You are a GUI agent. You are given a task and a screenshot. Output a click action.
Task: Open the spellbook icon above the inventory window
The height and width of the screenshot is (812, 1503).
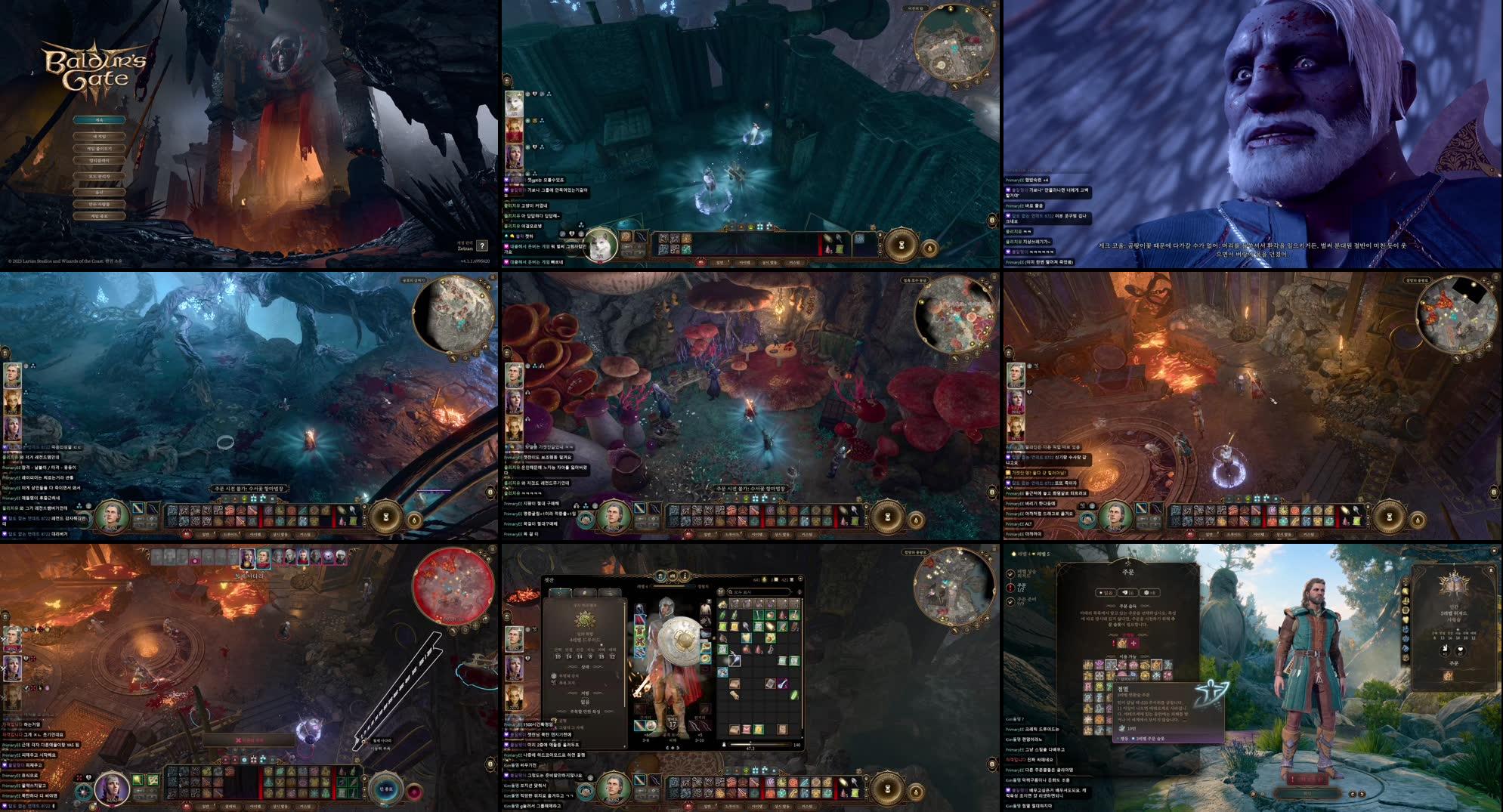tap(671, 576)
